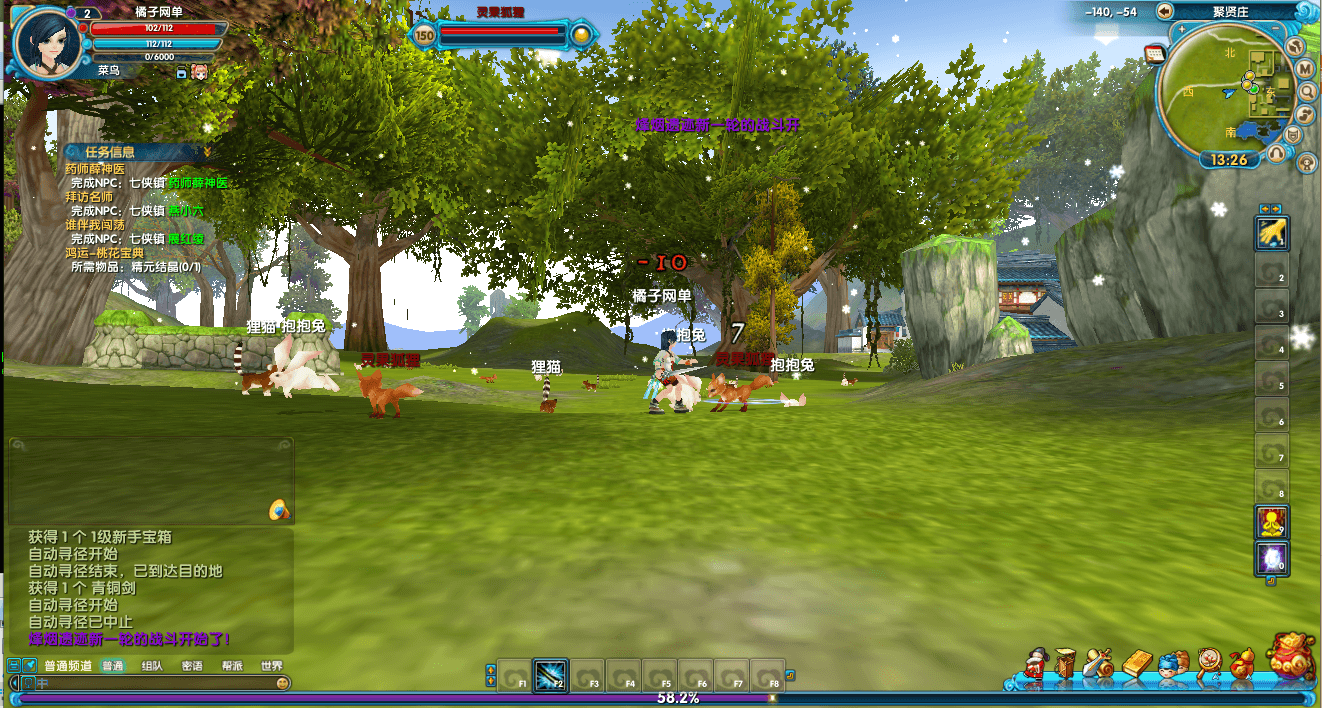Track the 药师薛神医 quest NPC link

coord(198,183)
